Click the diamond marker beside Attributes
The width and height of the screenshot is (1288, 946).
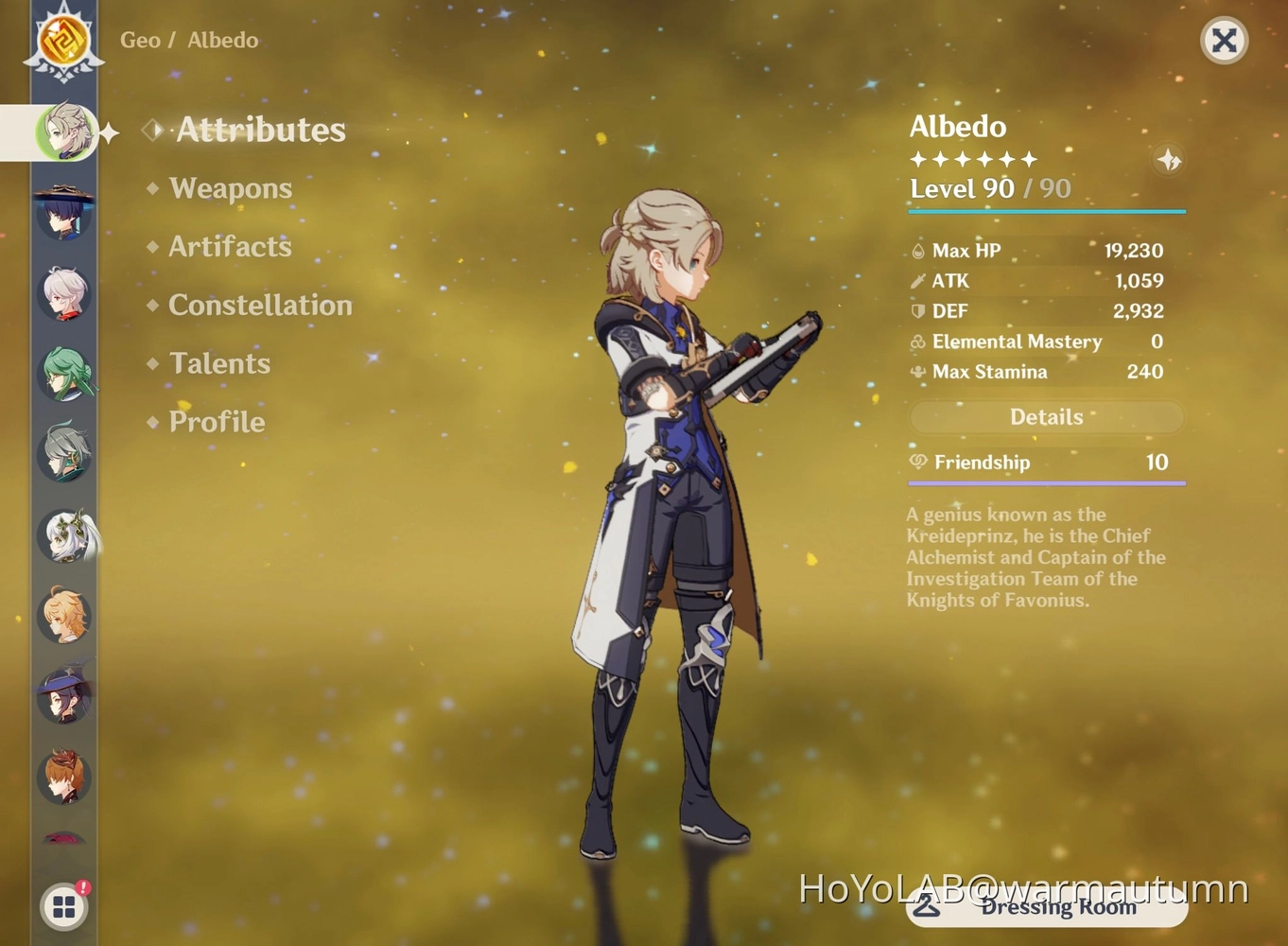point(151,130)
